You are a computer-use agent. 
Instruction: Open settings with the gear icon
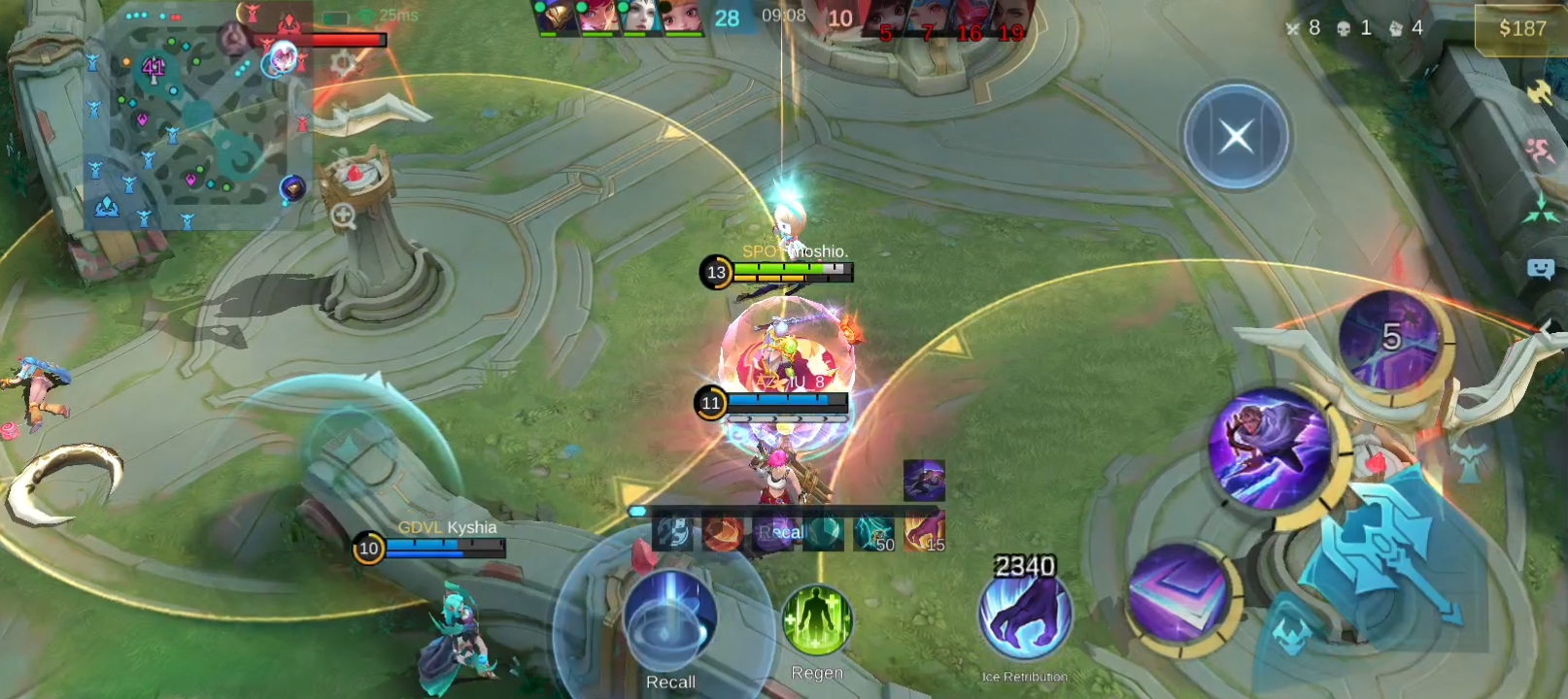342,64
